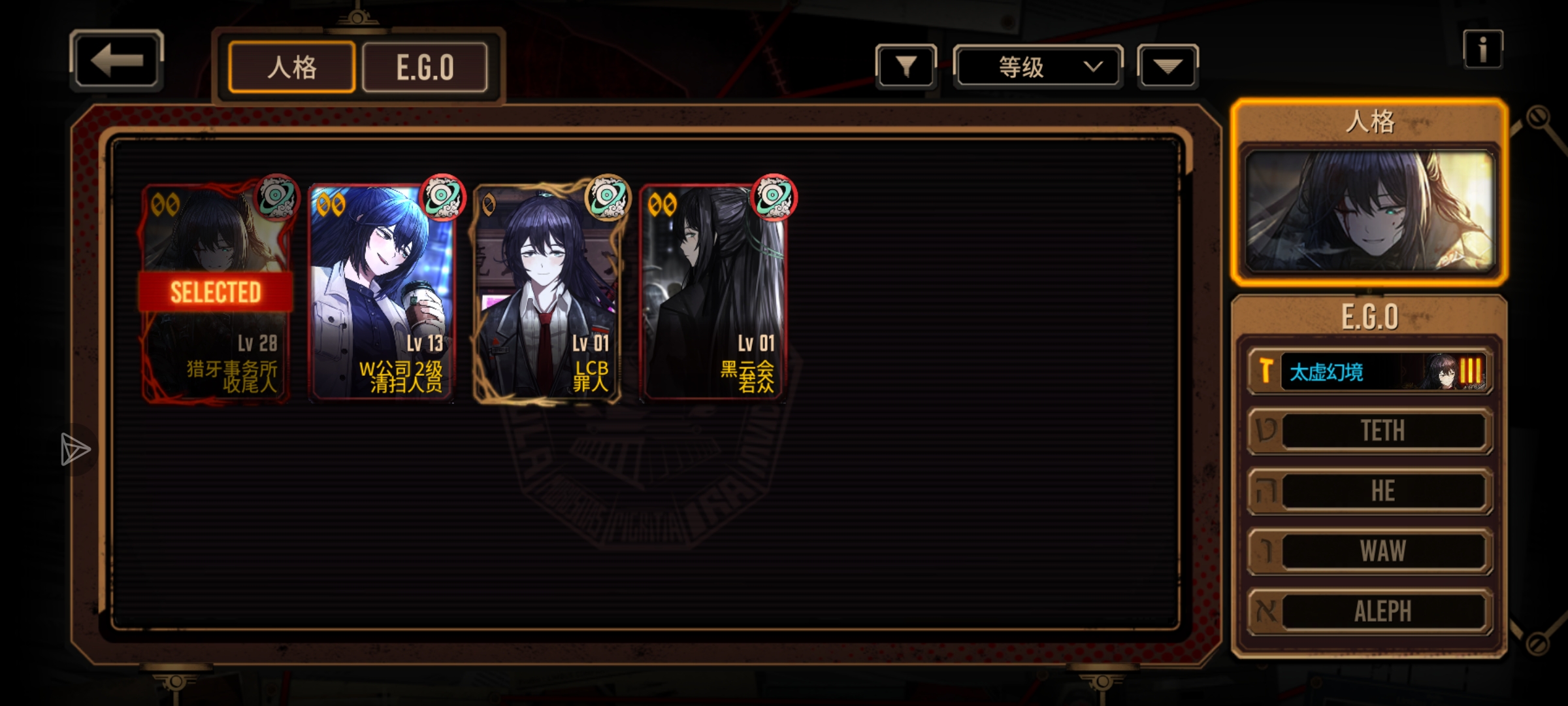The image size is (1568, 706).
Task: Open the funnel filter button
Action: [906, 66]
